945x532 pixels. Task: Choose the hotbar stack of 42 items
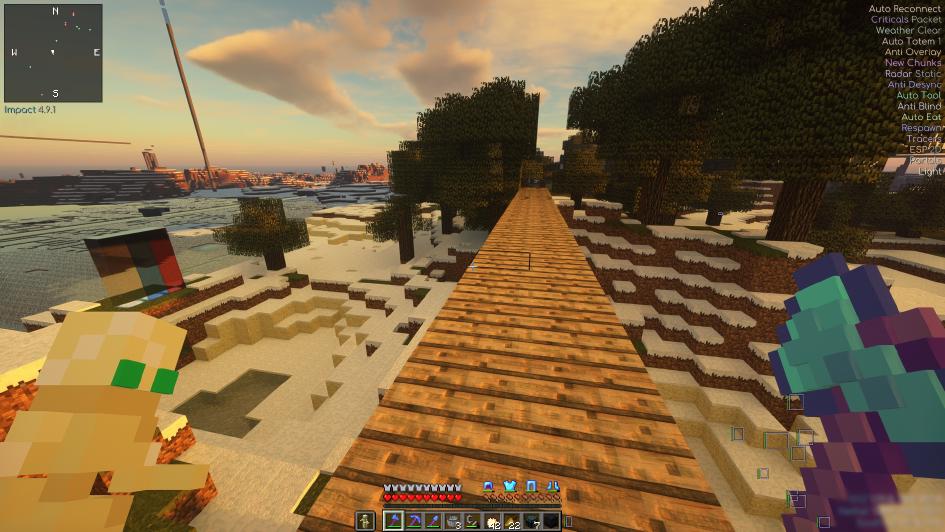tap(492, 521)
